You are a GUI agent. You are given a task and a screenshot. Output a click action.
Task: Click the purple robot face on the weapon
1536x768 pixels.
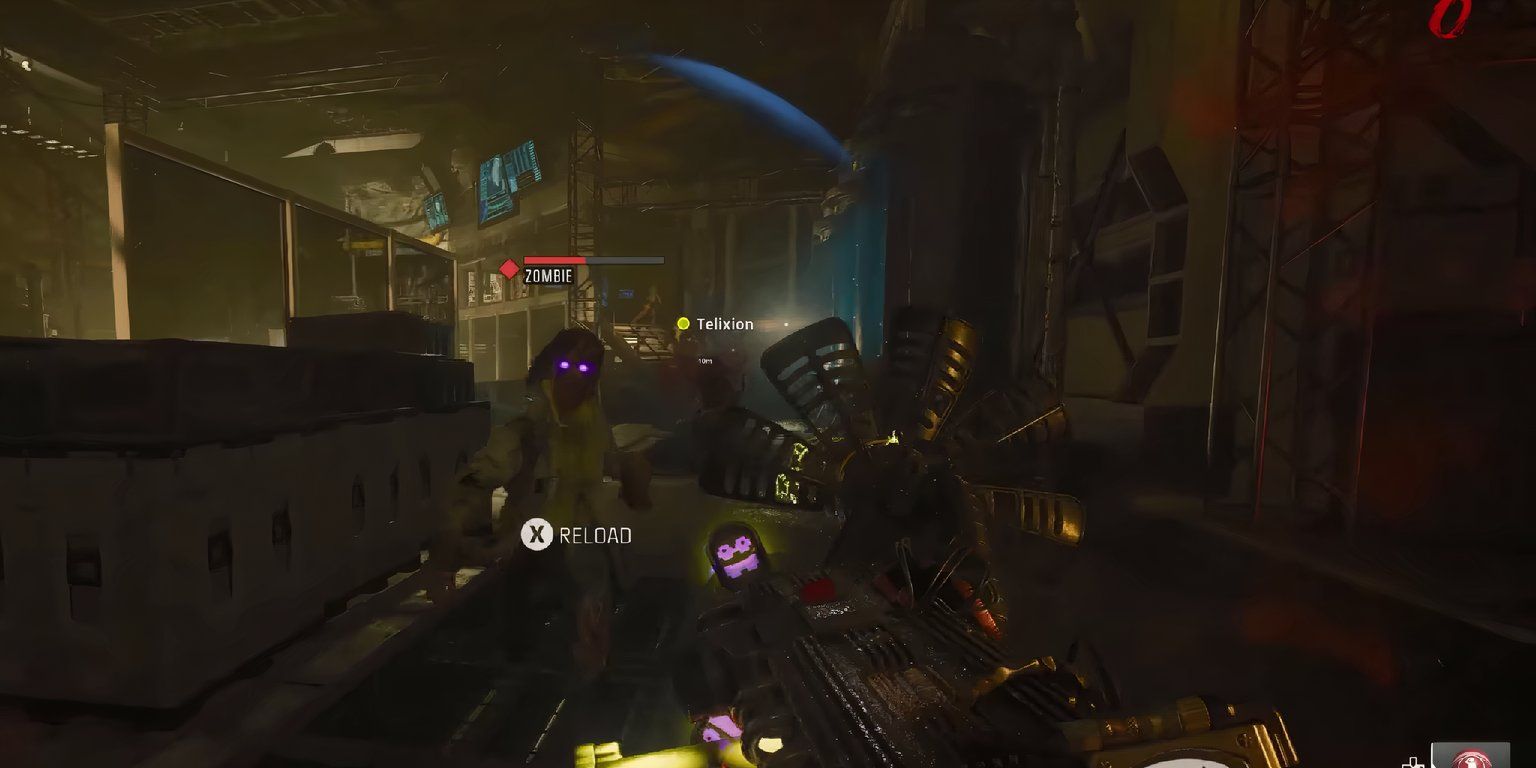pos(740,552)
